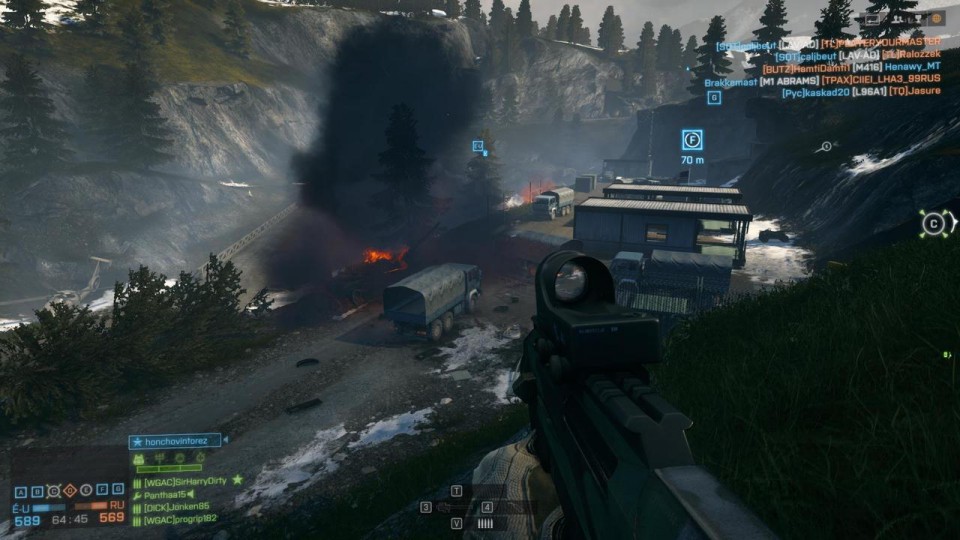Choose the orange diamond D flag
960x540 pixels.
pos(69,491)
